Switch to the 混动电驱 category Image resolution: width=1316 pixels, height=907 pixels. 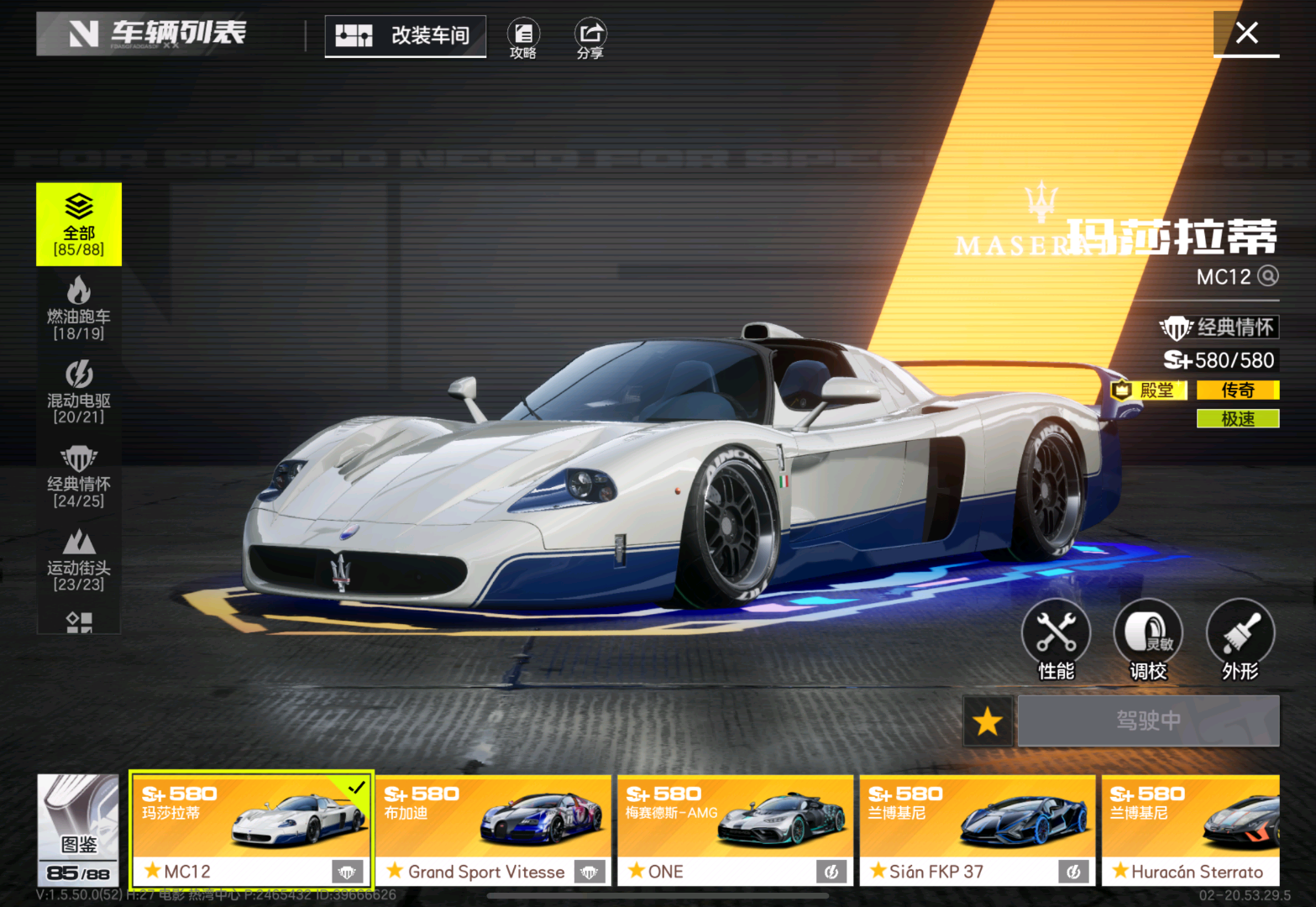[x=79, y=392]
